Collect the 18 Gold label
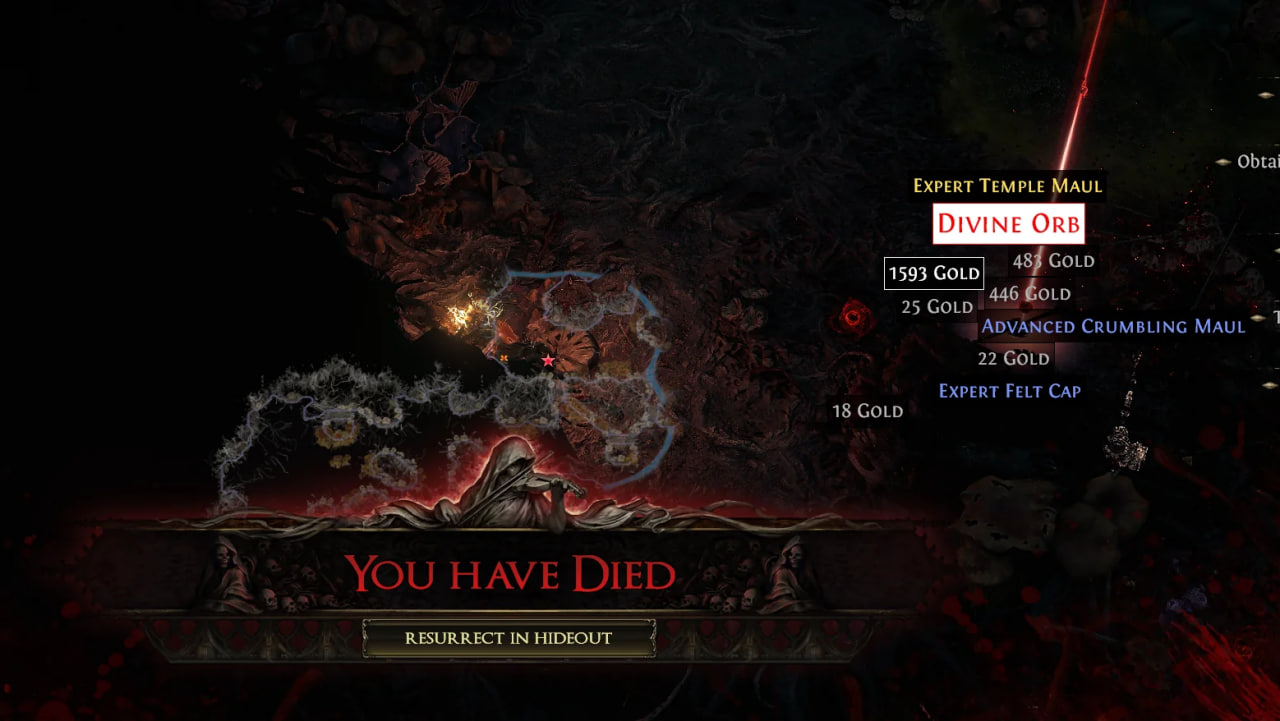Screen dimensions: 1280x721 867,411
